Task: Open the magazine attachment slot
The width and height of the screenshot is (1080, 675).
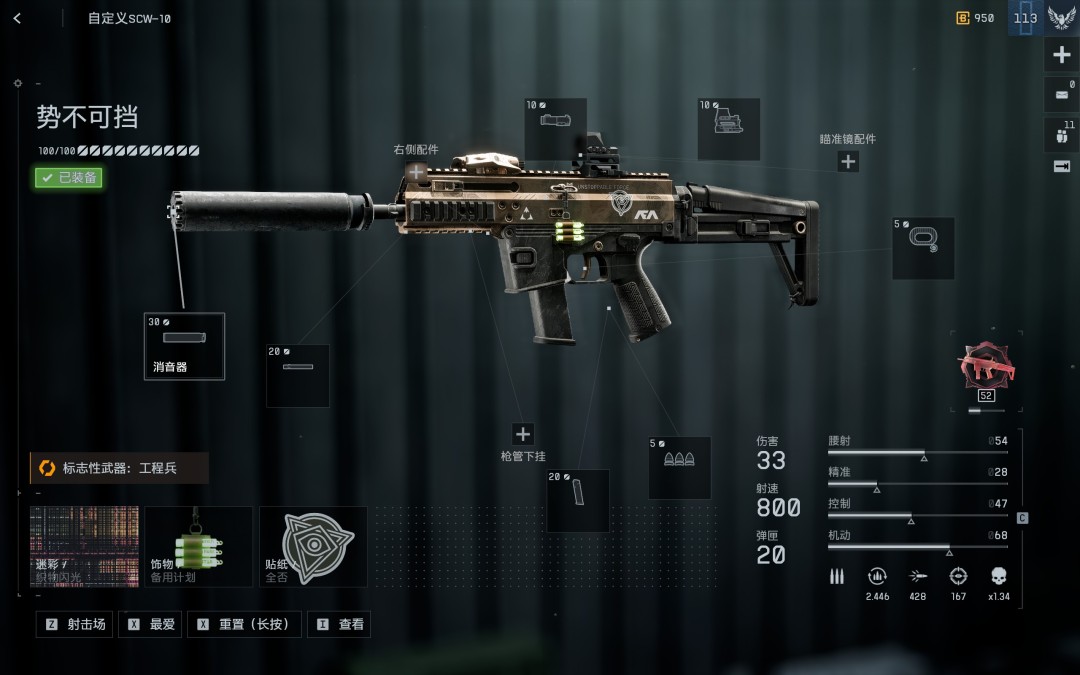Action: pyautogui.click(x=578, y=500)
